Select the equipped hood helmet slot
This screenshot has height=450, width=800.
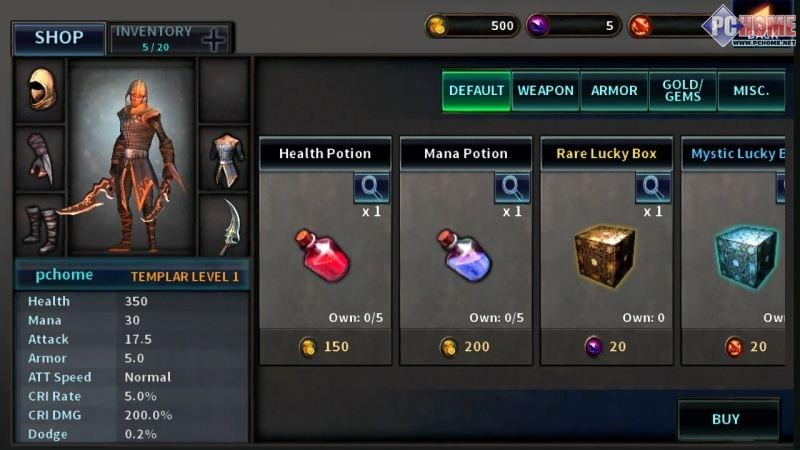tap(40, 90)
